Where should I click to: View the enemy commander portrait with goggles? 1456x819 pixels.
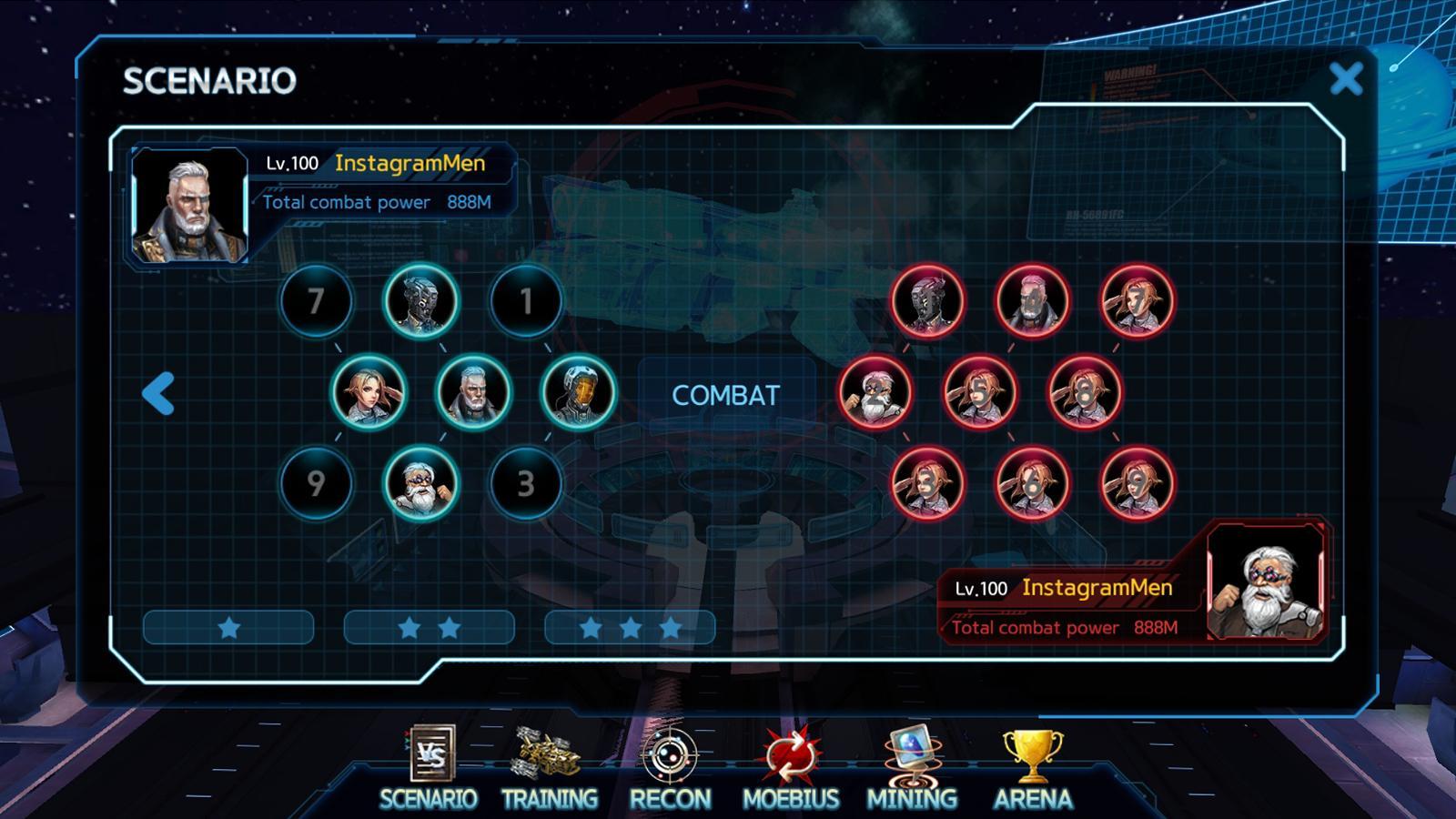(x=1265, y=581)
